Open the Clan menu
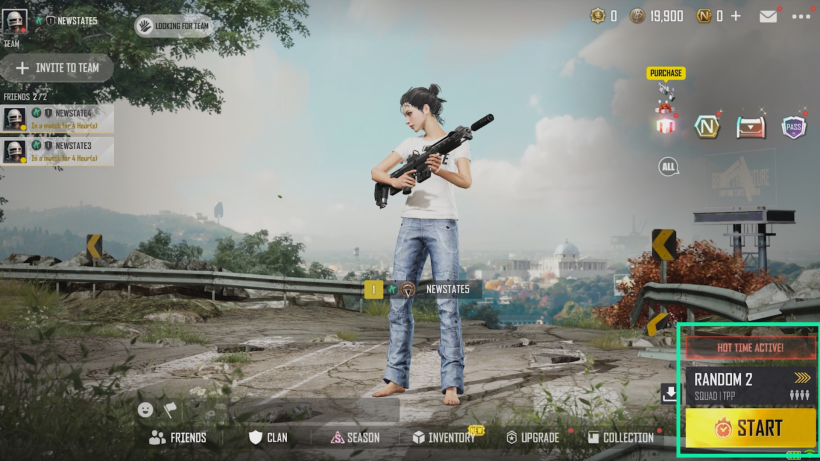This screenshot has width=820, height=461. click(268, 437)
